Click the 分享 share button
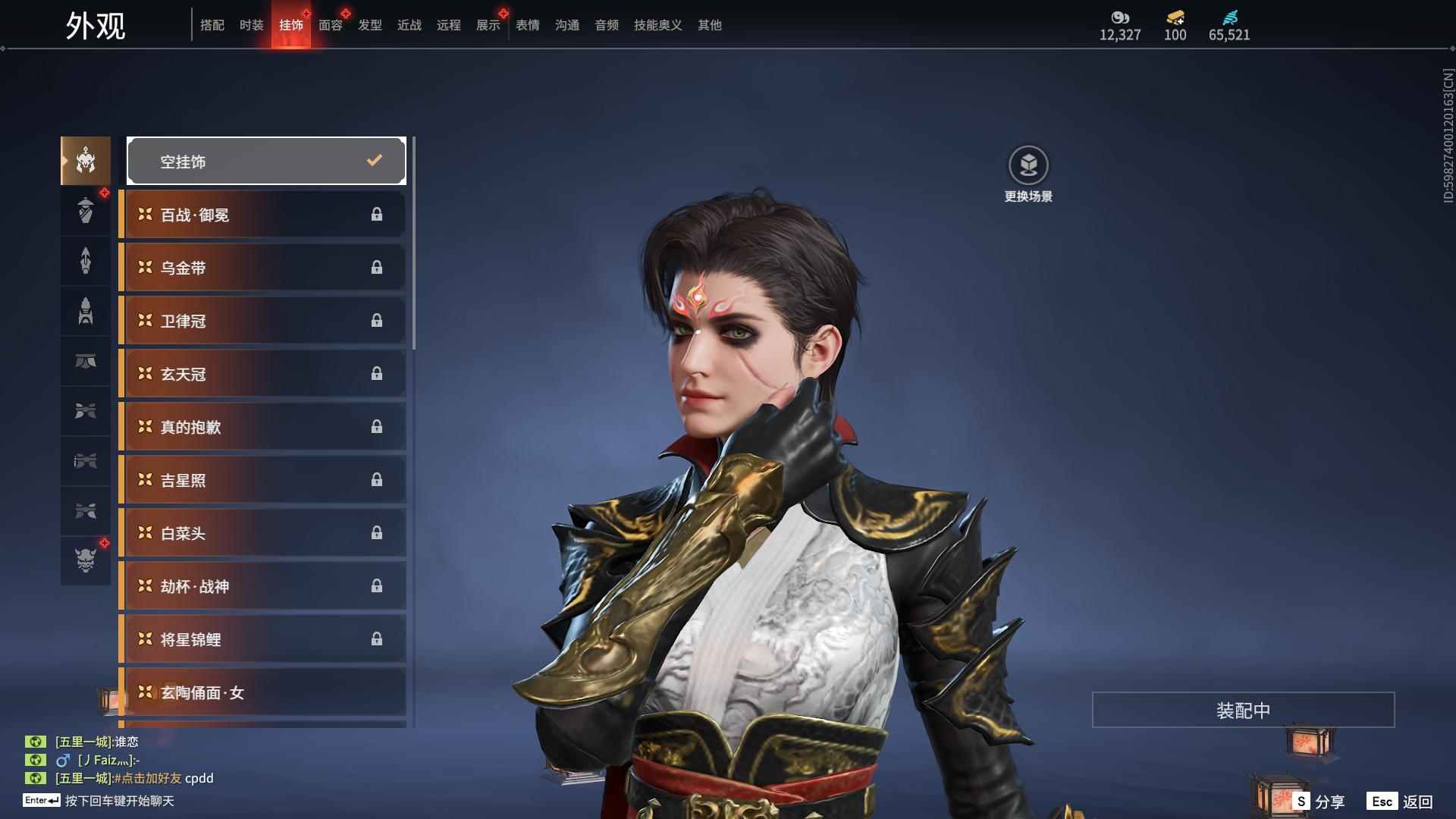 1319,802
